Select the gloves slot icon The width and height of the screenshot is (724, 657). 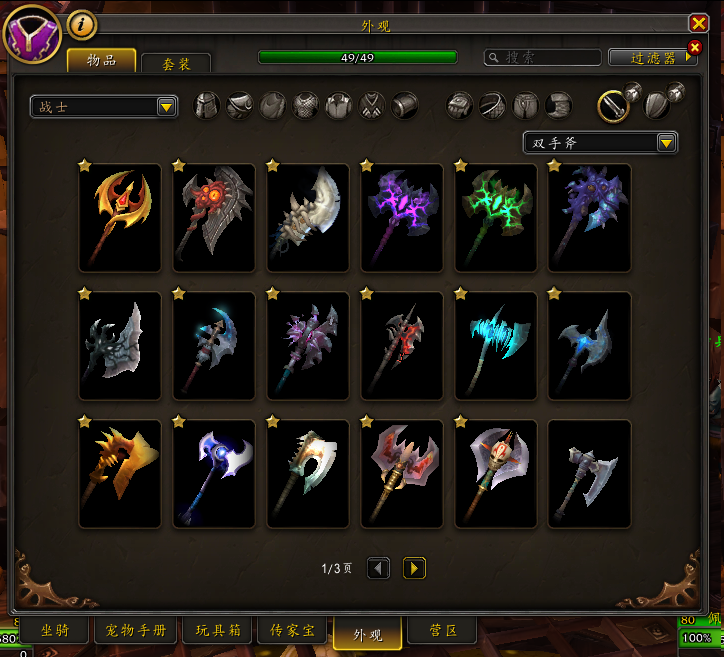pyautogui.click(x=459, y=105)
